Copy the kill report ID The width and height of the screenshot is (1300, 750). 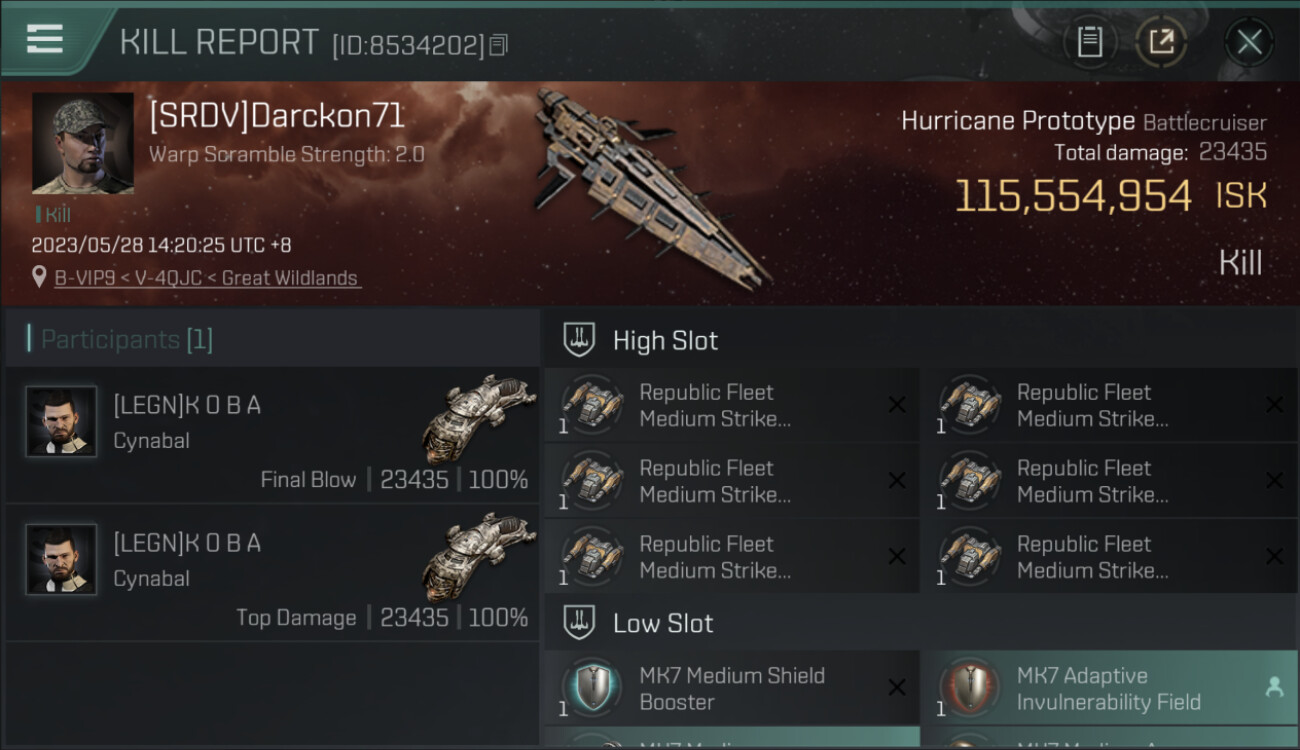click(x=499, y=45)
